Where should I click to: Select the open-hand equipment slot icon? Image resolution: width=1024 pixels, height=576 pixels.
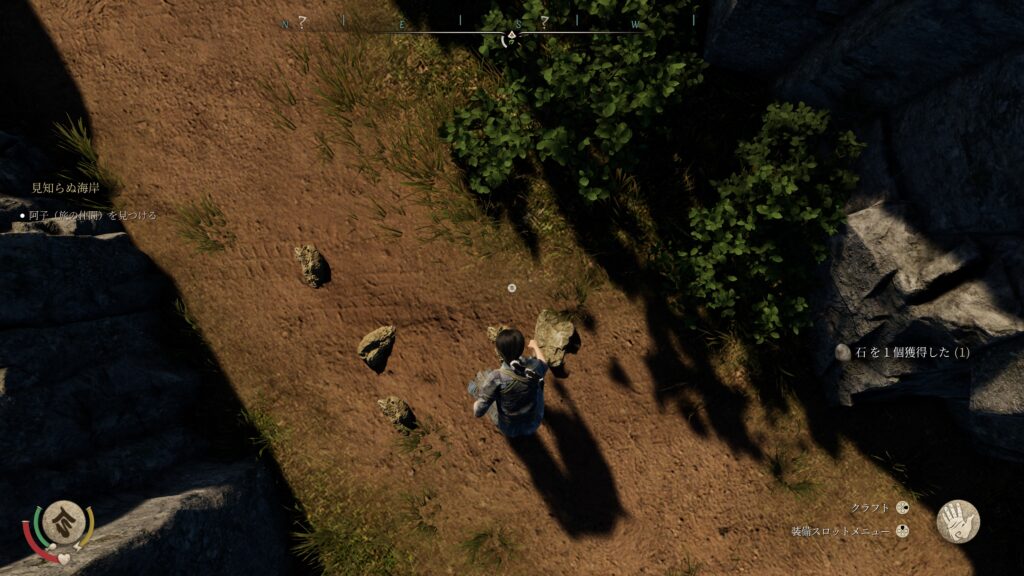tap(957, 521)
